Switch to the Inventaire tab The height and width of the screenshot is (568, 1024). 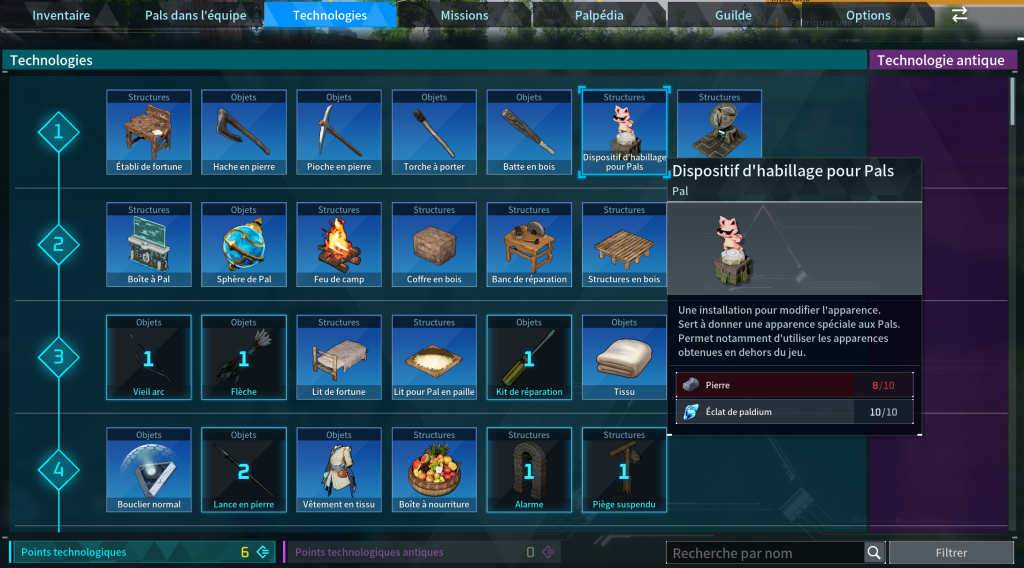(x=61, y=15)
